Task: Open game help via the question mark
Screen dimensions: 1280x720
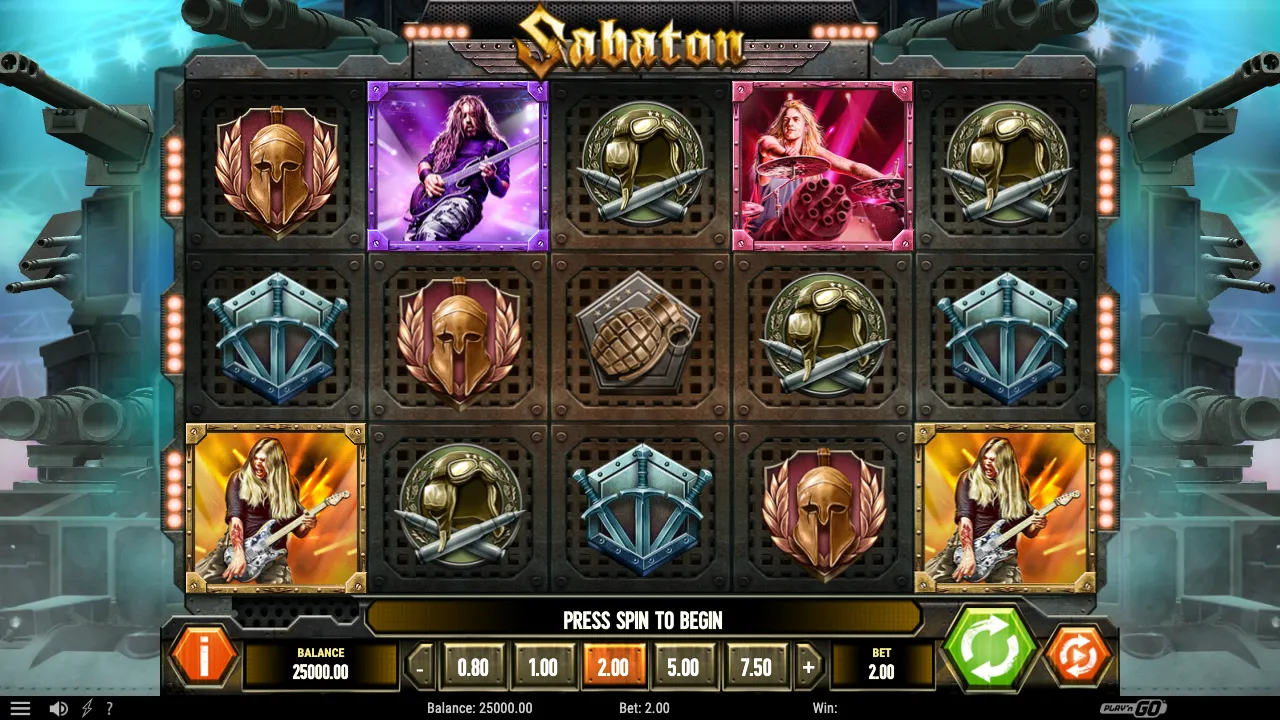Action: click(x=110, y=708)
